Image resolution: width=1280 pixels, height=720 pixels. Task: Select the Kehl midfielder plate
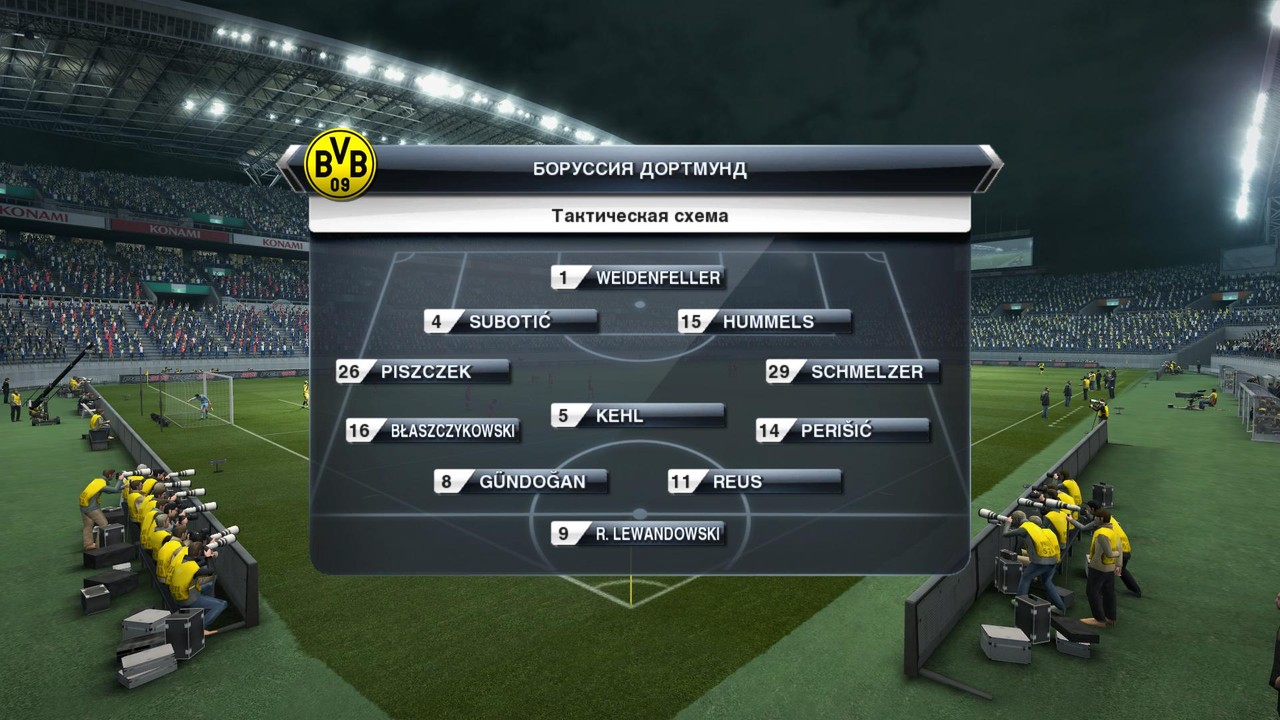637,416
